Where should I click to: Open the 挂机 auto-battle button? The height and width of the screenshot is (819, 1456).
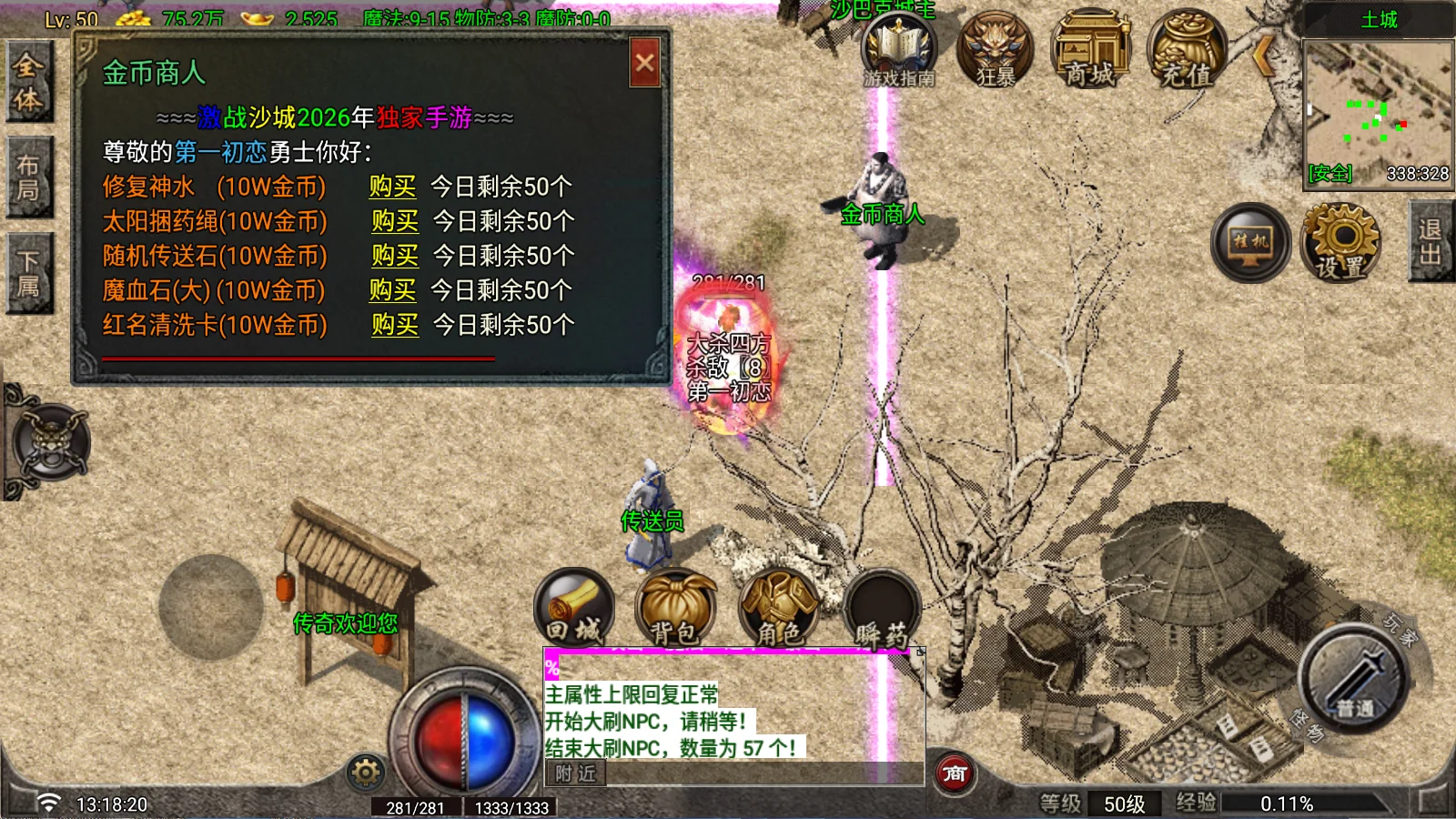pos(1250,243)
